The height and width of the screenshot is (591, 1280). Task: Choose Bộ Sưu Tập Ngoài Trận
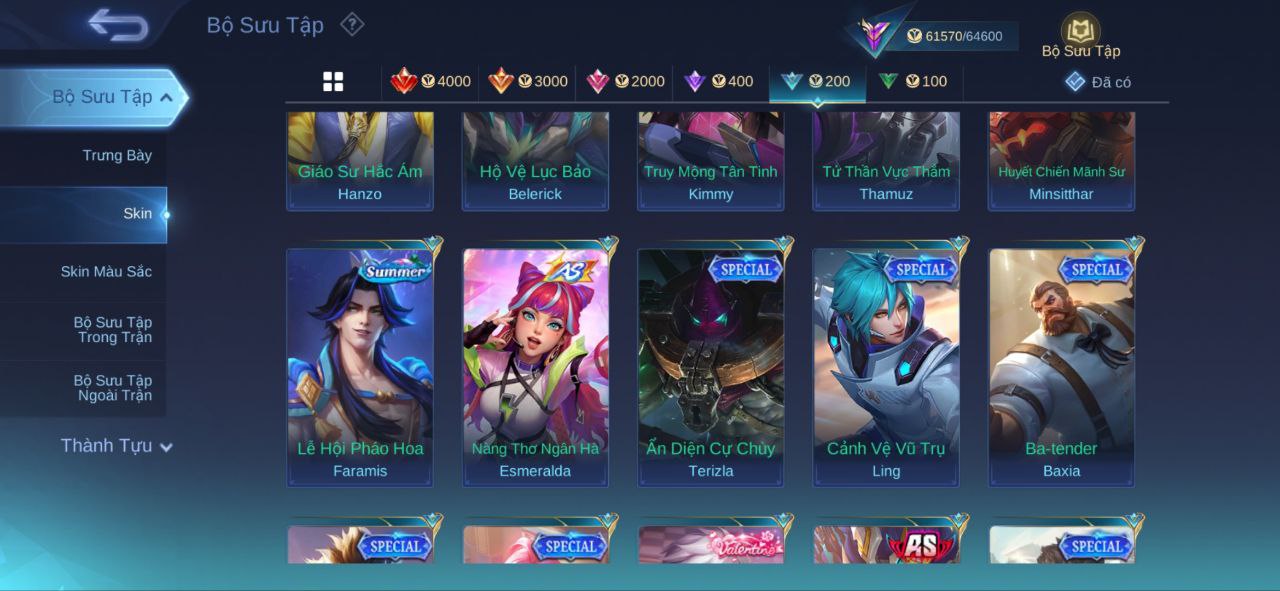coord(113,388)
